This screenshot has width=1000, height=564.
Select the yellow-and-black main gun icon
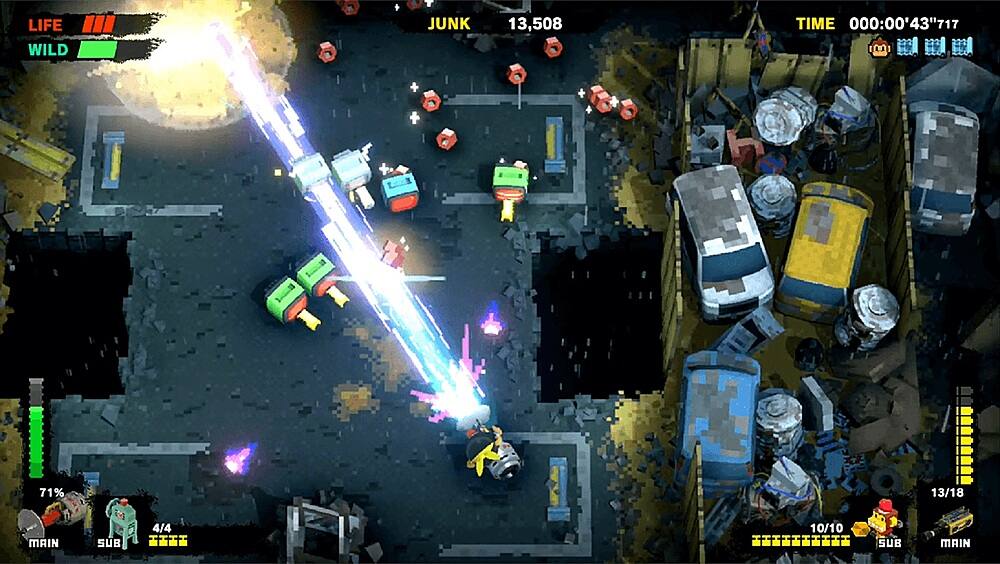pyautogui.click(x=951, y=520)
